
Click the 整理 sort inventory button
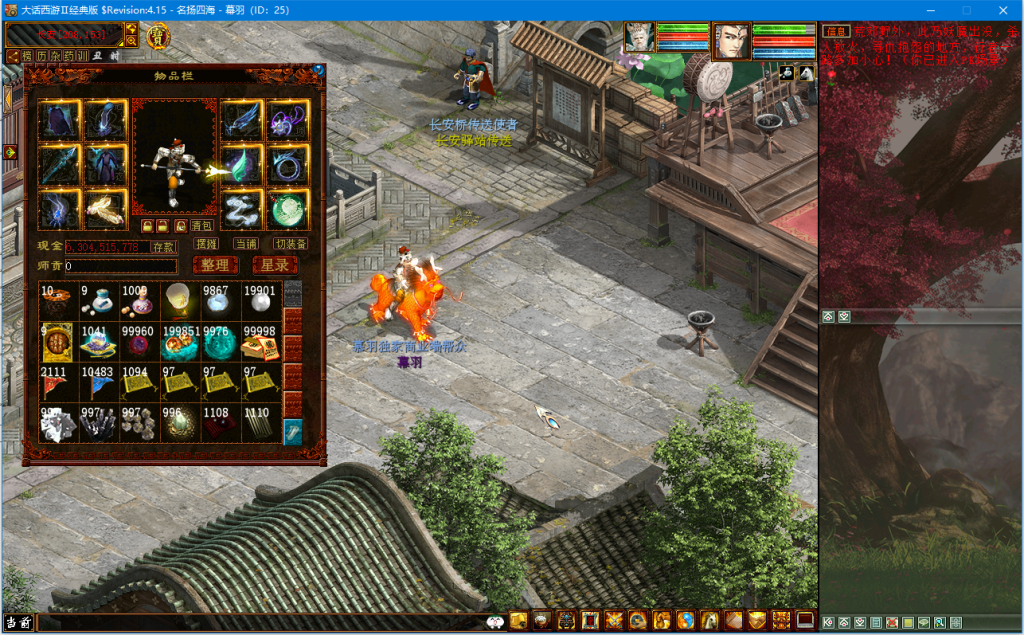point(215,265)
